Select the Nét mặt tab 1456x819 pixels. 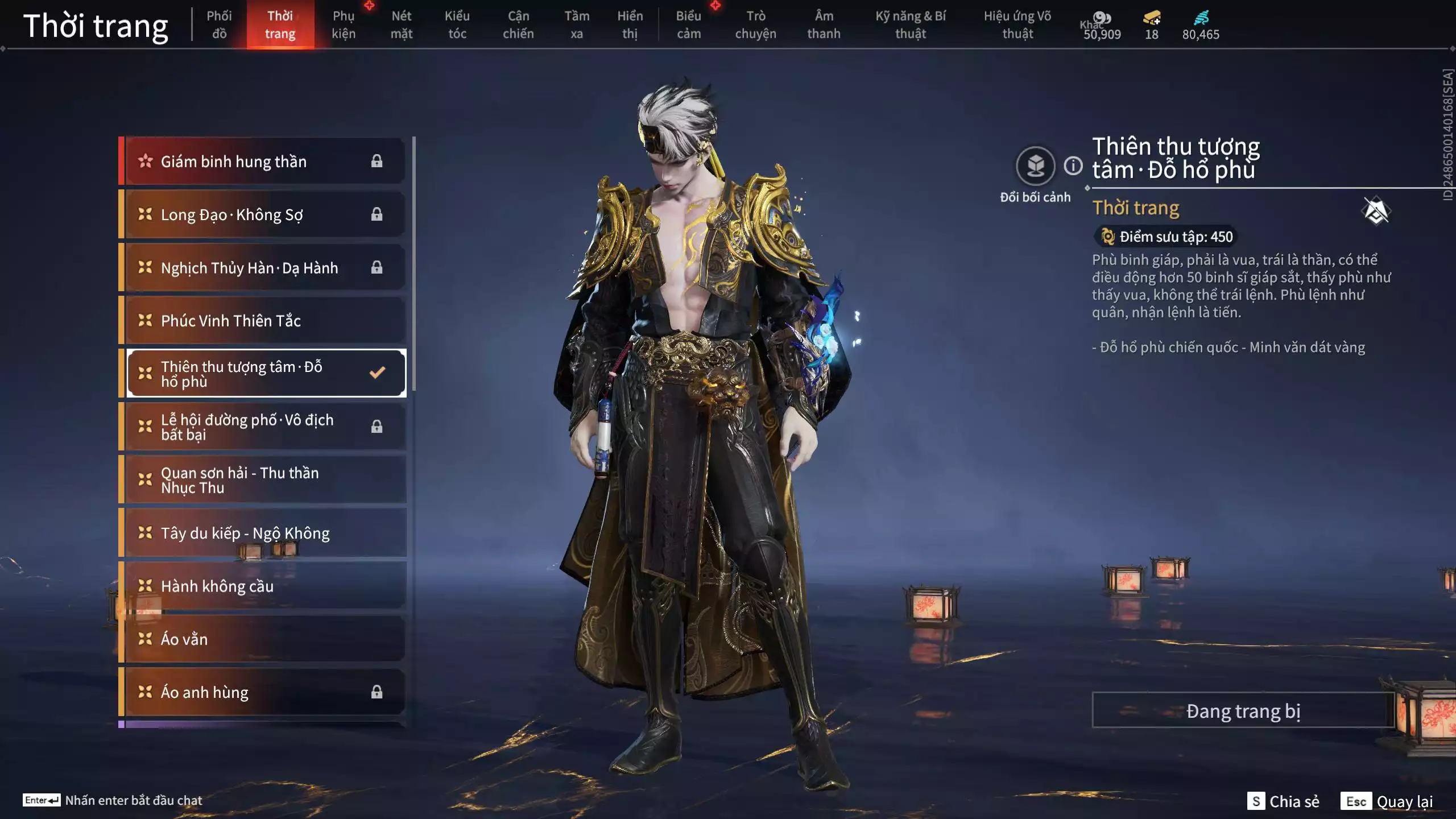(401, 25)
